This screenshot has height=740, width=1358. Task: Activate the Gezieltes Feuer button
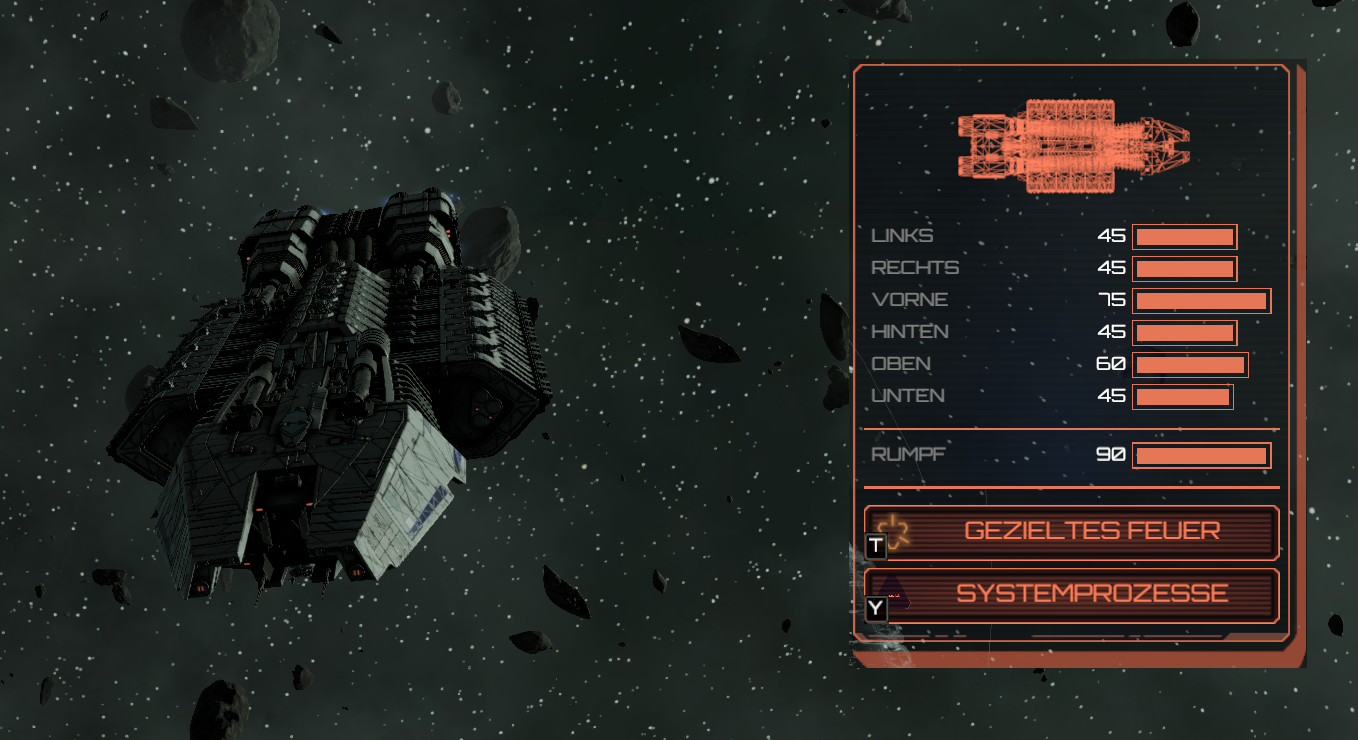point(1072,531)
